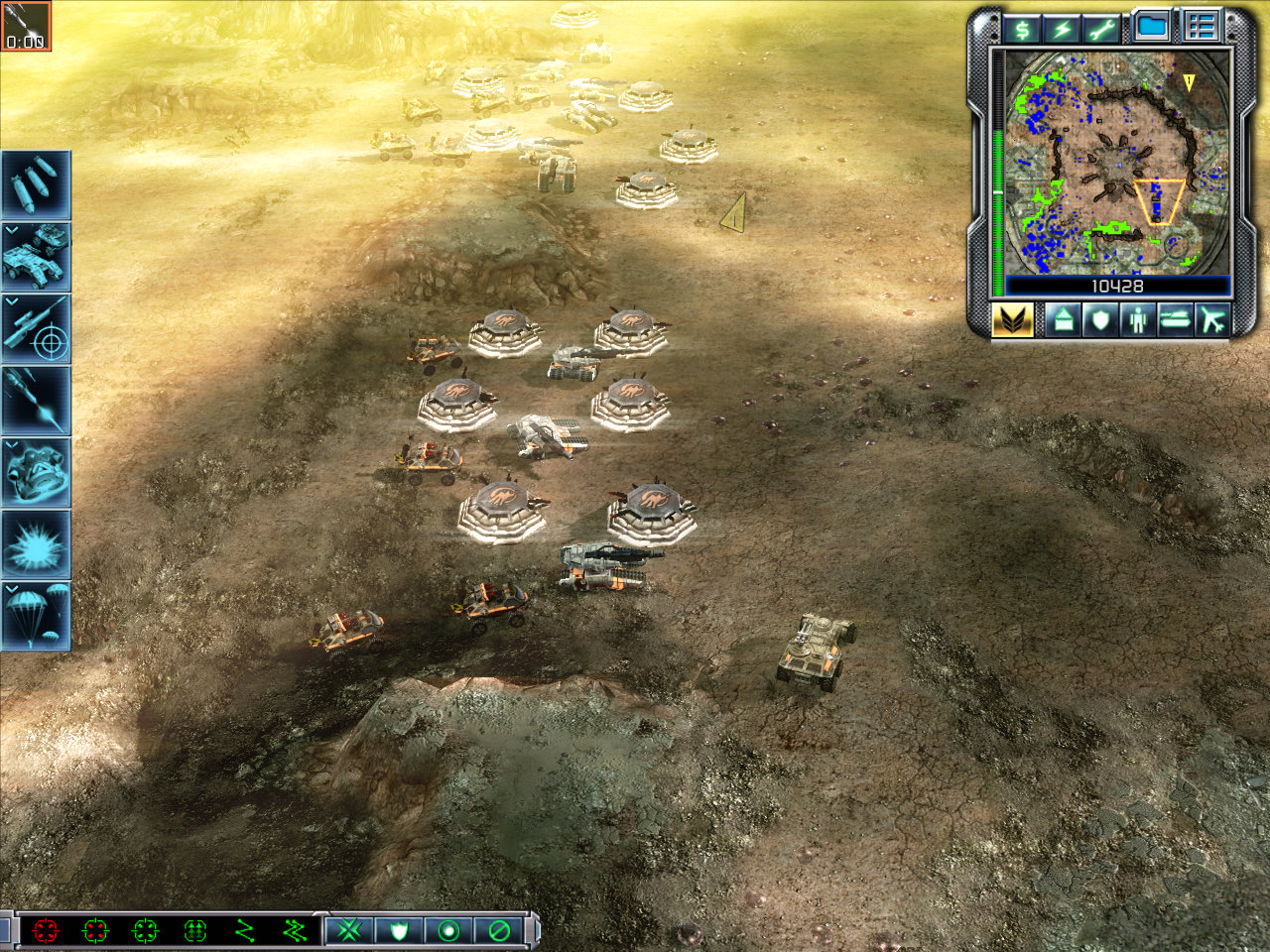Activate the parachute airborne drop power
Screen dimensions: 1270x952
point(36,615)
